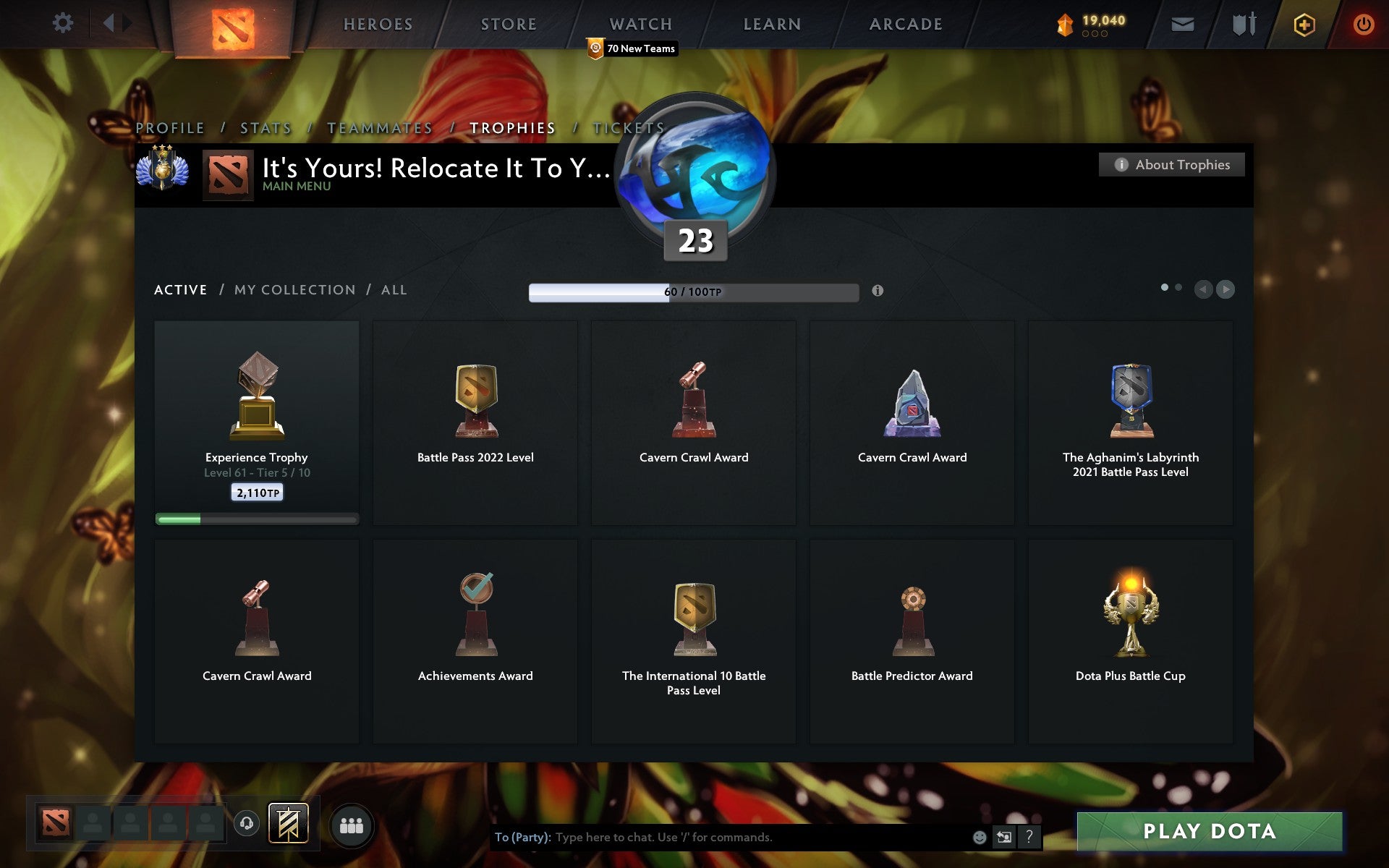
Task: Open ARCADE from the top menu
Action: tap(905, 24)
